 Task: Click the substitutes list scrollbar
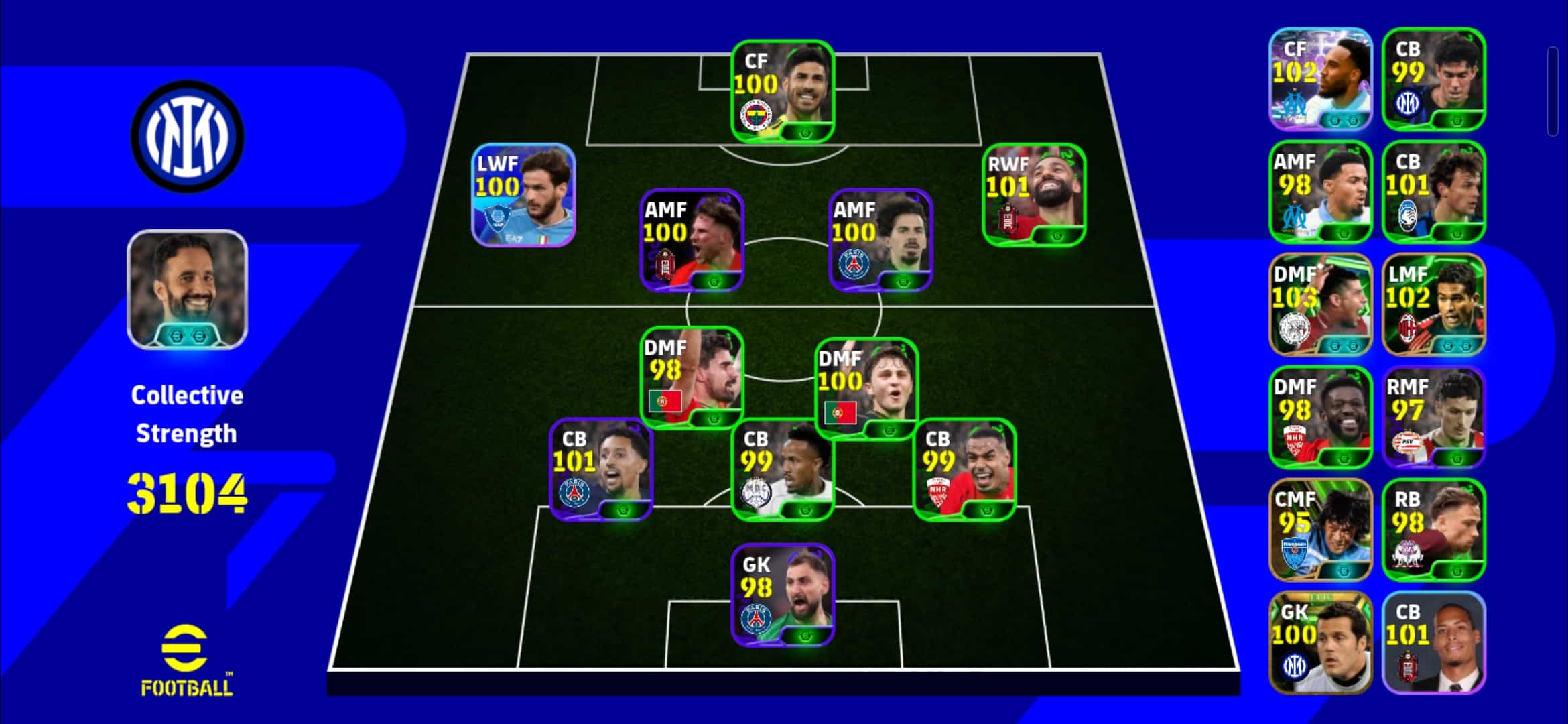pyautogui.click(x=1553, y=92)
